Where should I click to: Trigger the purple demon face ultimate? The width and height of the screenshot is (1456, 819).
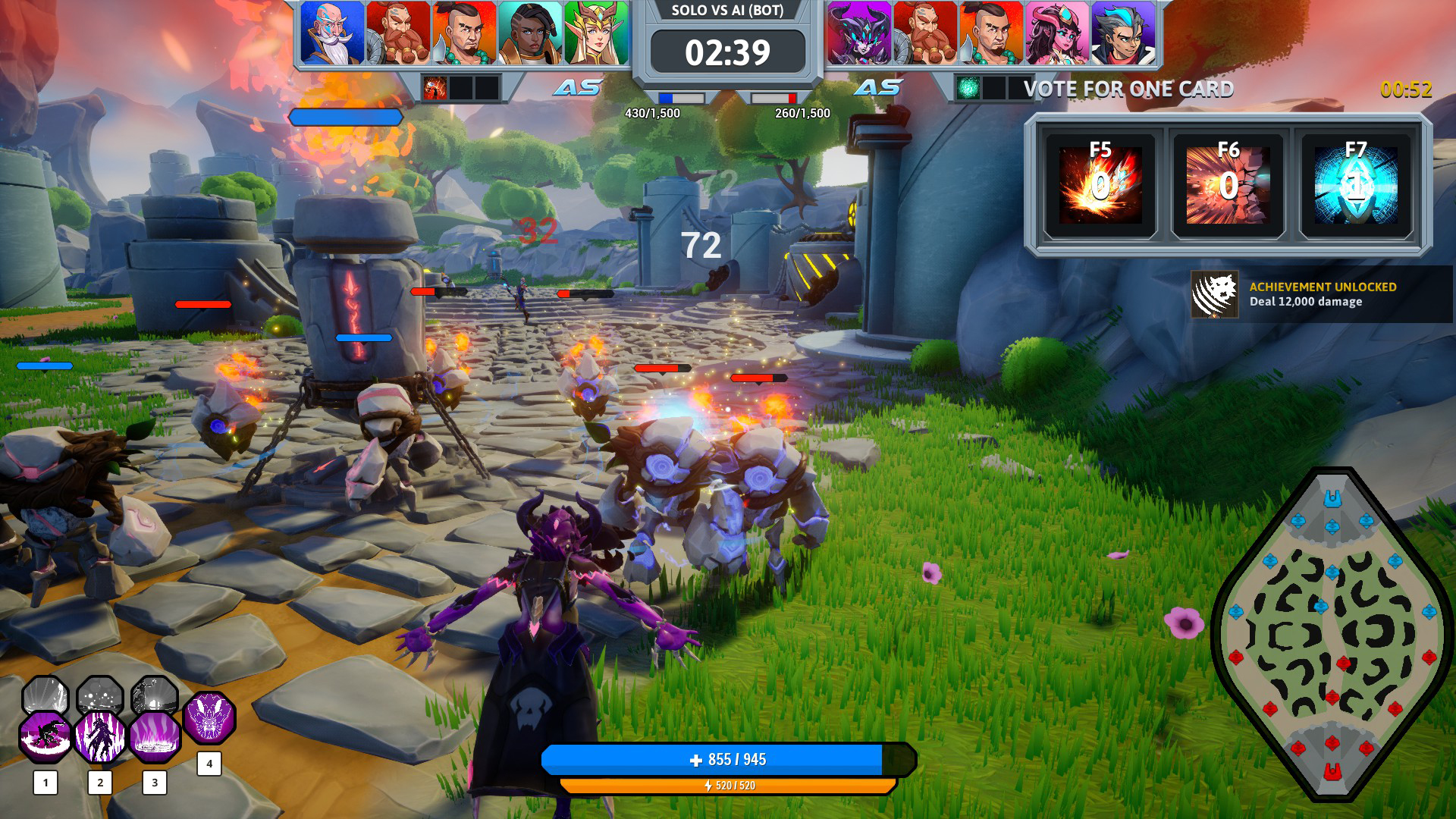click(209, 717)
